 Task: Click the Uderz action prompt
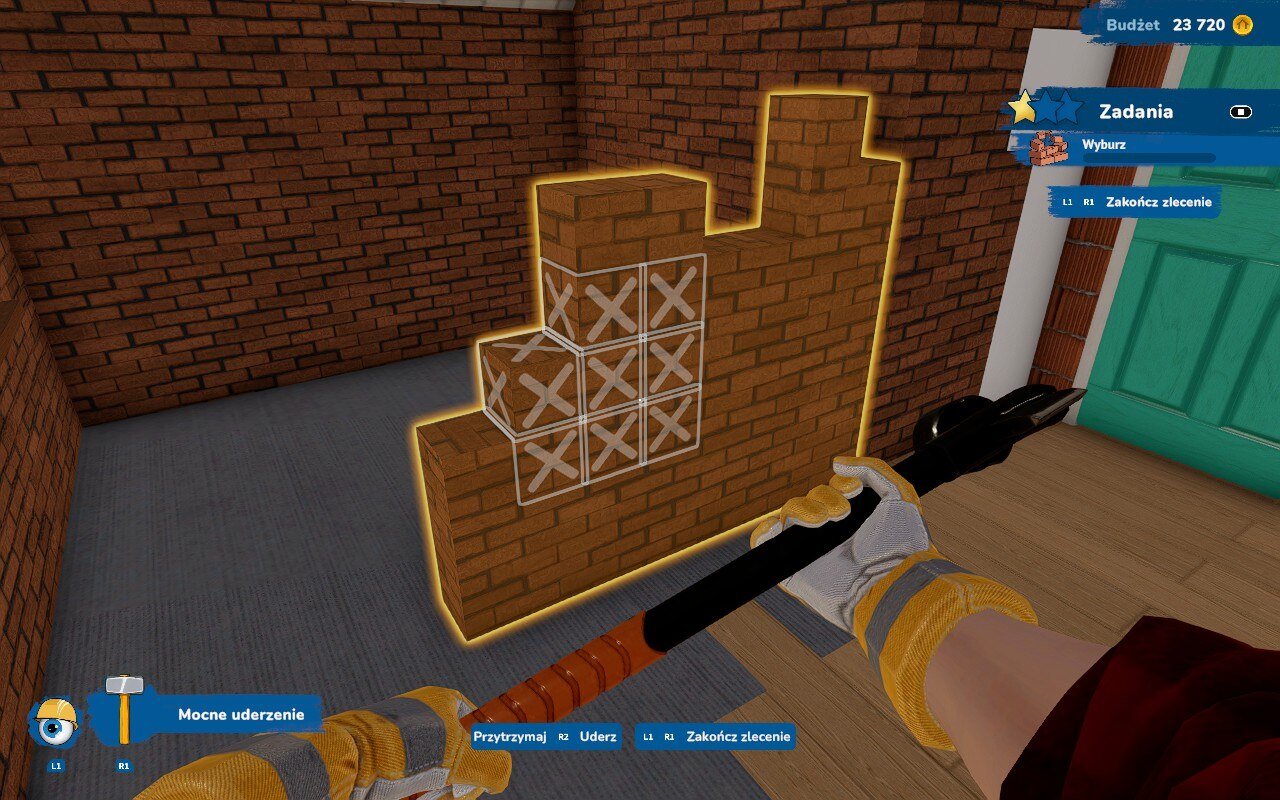tap(597, 737)
